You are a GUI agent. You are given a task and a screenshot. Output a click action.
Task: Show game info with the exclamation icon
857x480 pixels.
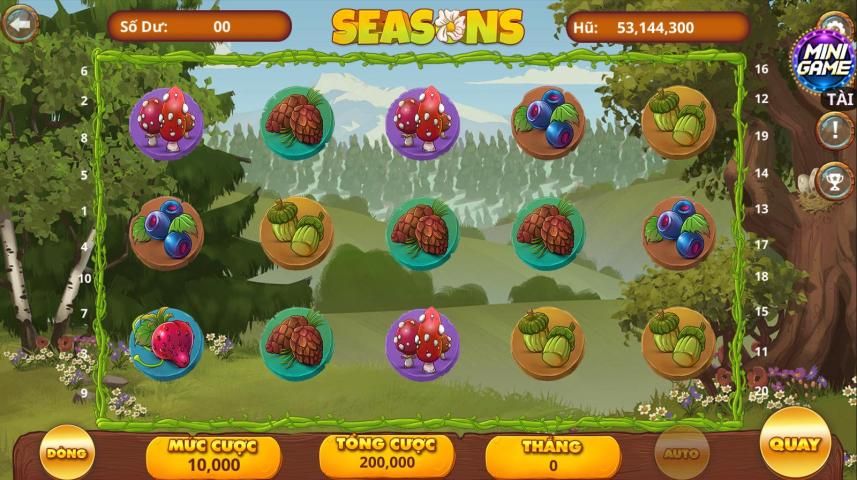pos(833,130)
